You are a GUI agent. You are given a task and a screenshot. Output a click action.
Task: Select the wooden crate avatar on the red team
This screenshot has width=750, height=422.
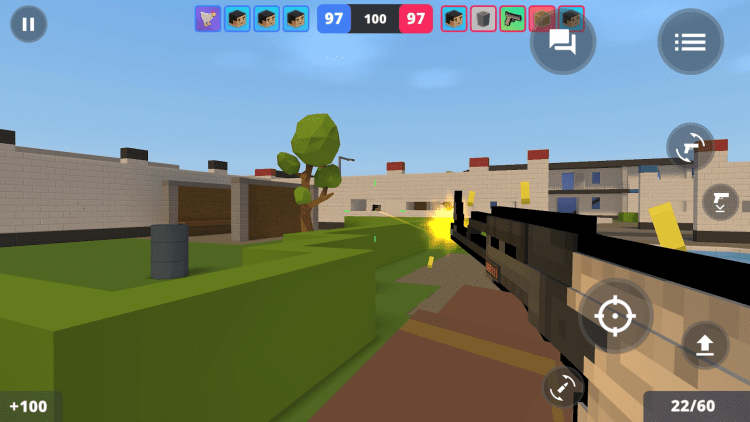pyautogui.click(x=542, y=19)
